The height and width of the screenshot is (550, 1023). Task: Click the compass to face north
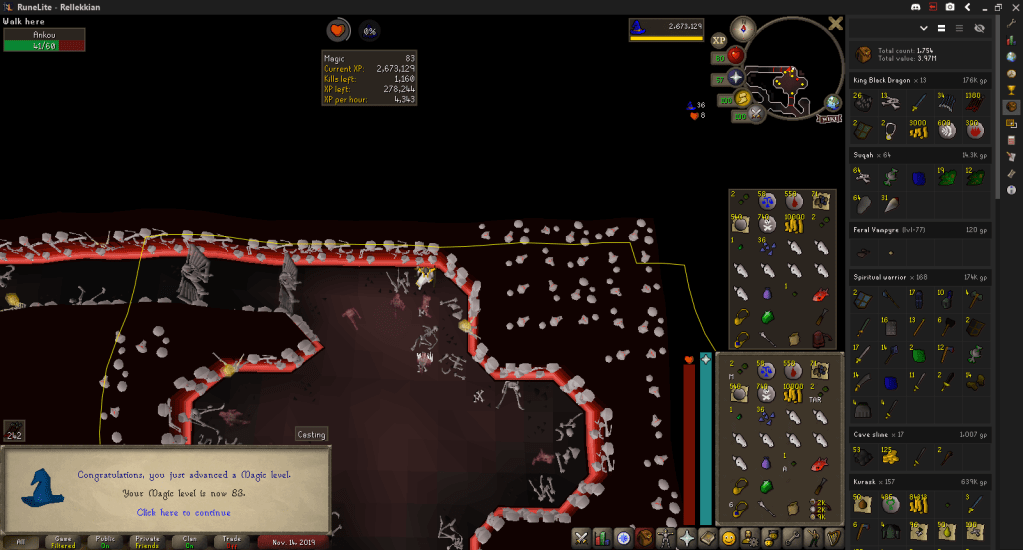[742, 27]
